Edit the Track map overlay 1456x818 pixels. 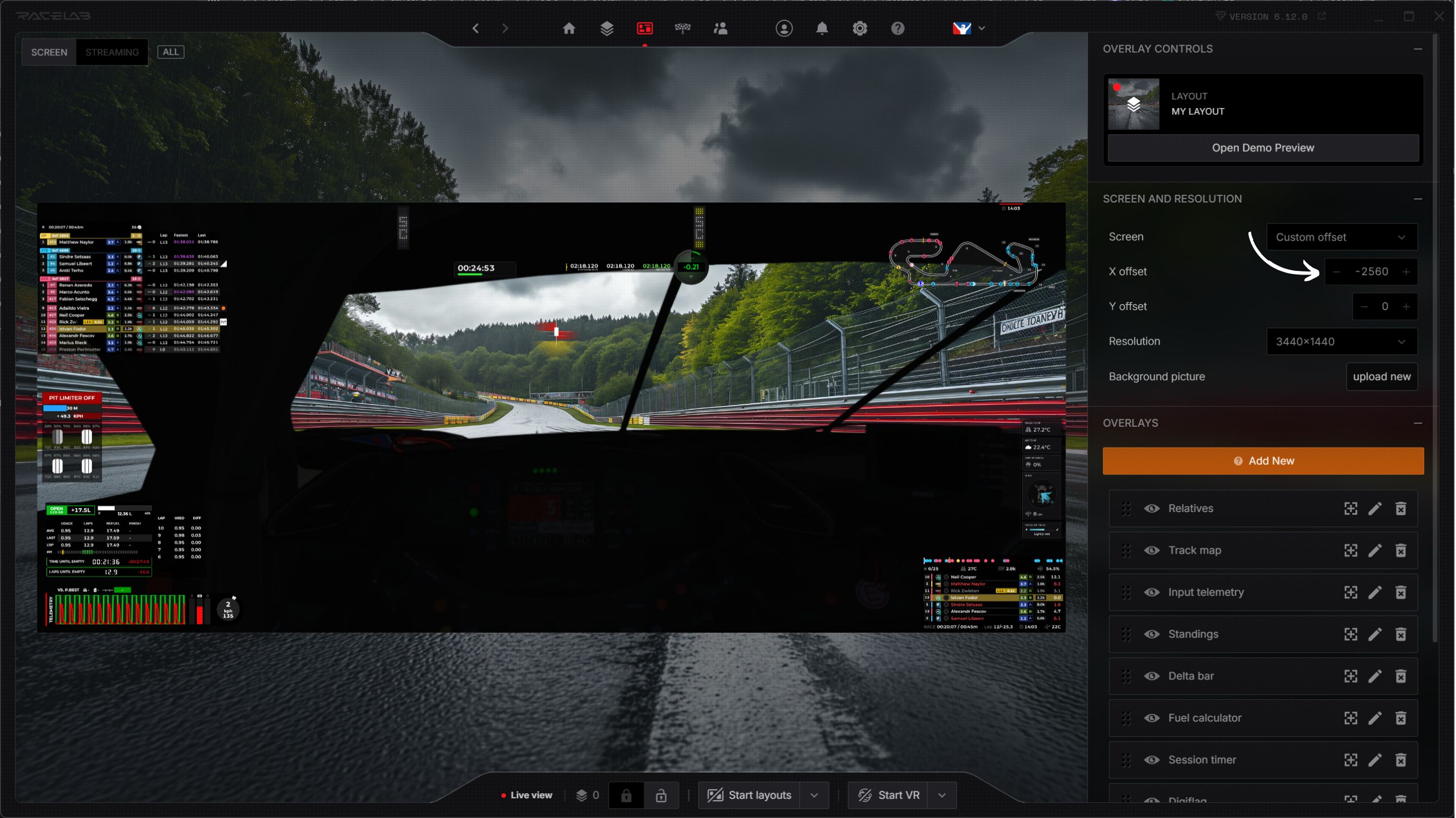(1375, 550)
